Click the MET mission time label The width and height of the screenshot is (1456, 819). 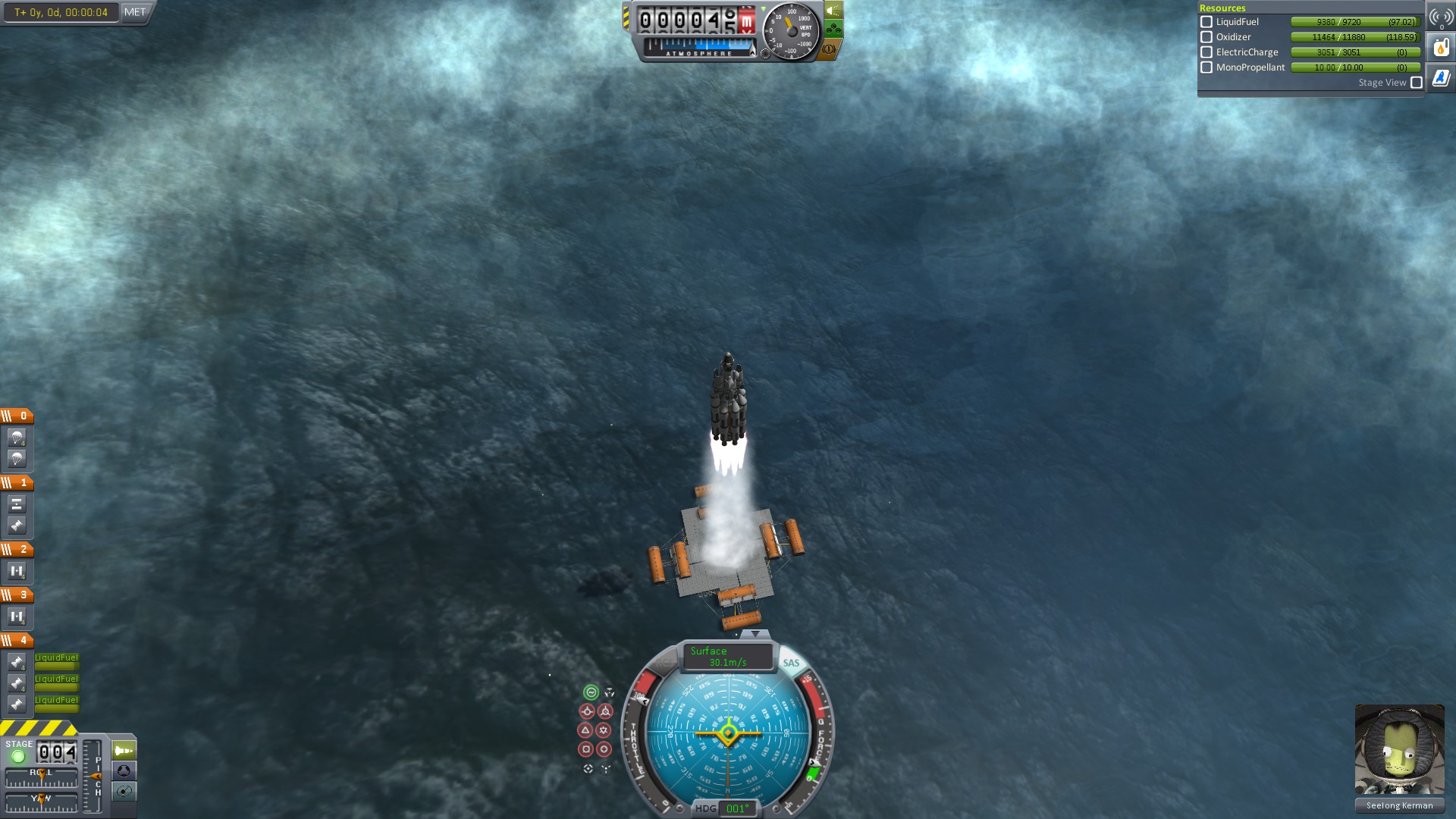(135, 12)
